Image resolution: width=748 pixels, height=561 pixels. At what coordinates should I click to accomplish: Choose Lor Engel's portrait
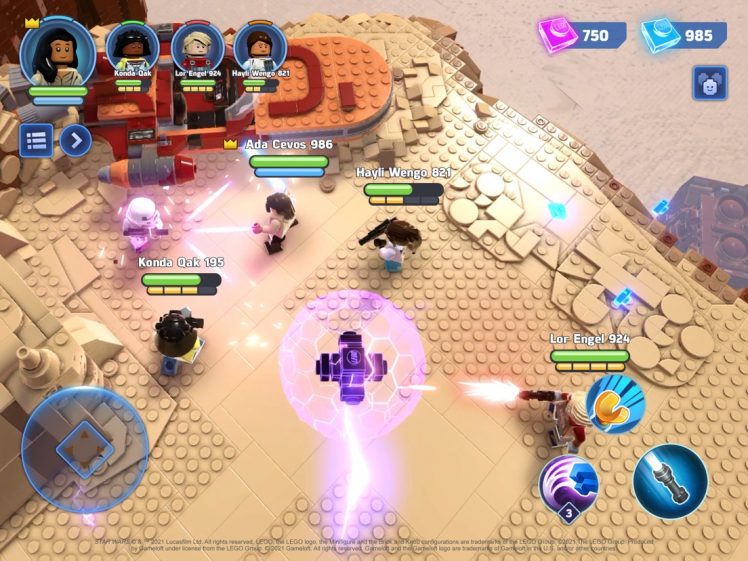(x=197, y=47)
